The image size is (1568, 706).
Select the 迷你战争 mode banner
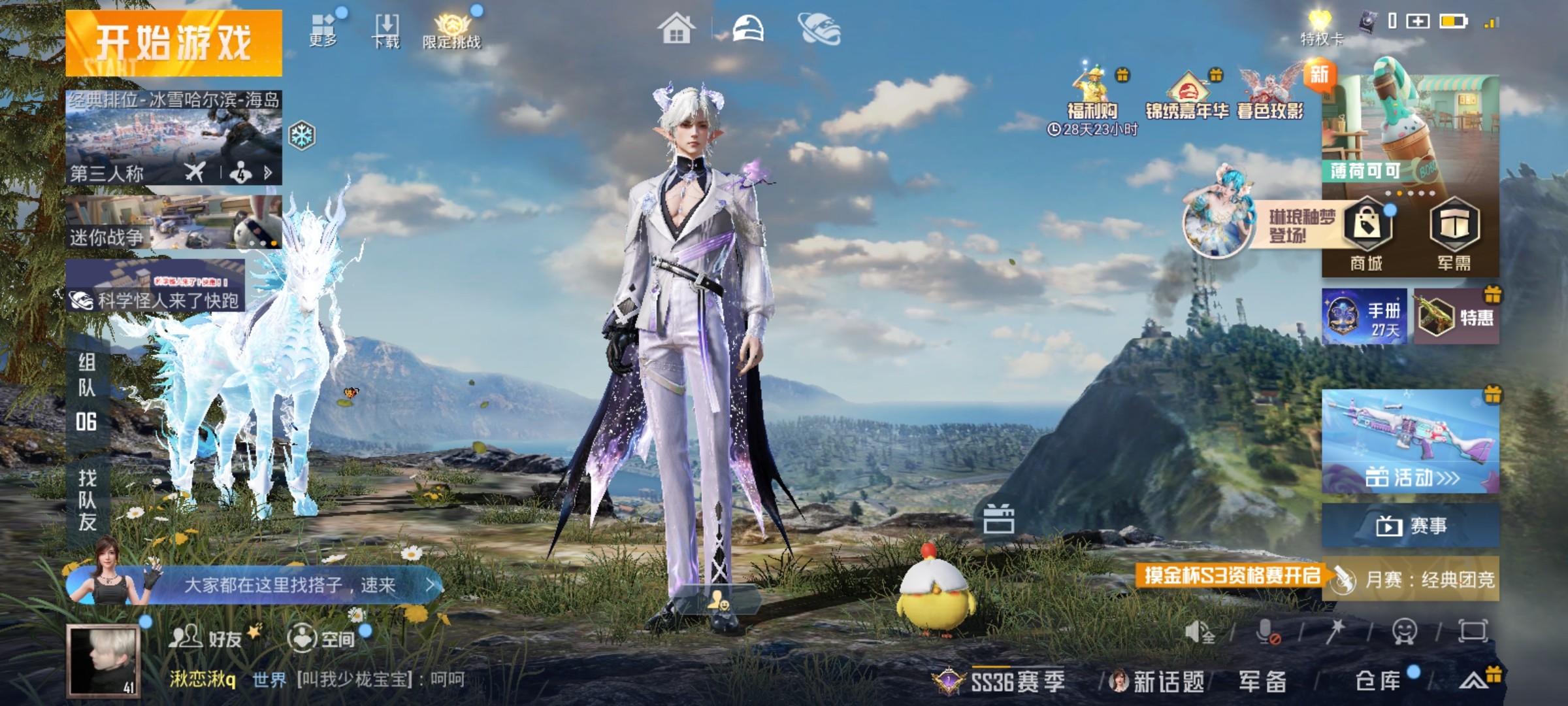click(174, 222)
